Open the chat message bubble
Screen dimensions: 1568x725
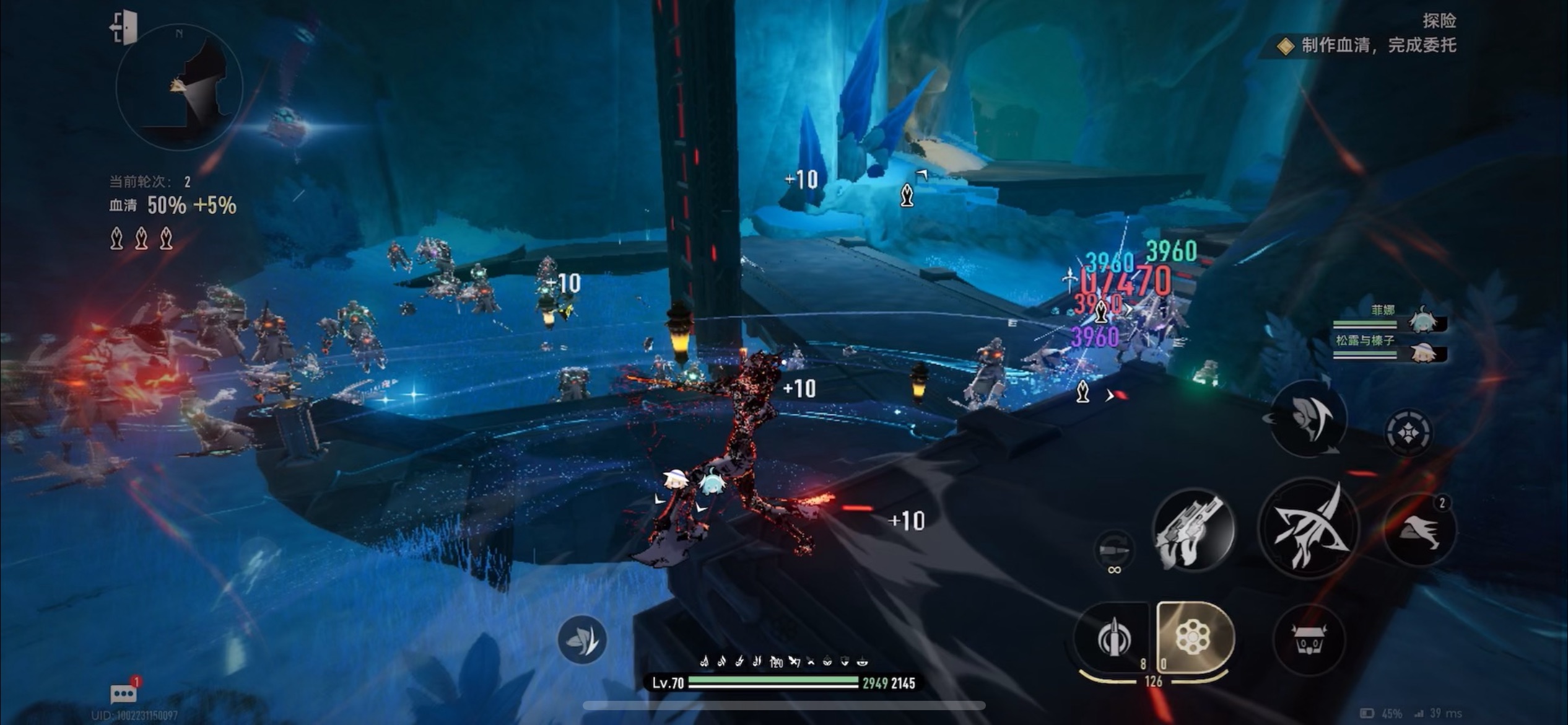123,693
